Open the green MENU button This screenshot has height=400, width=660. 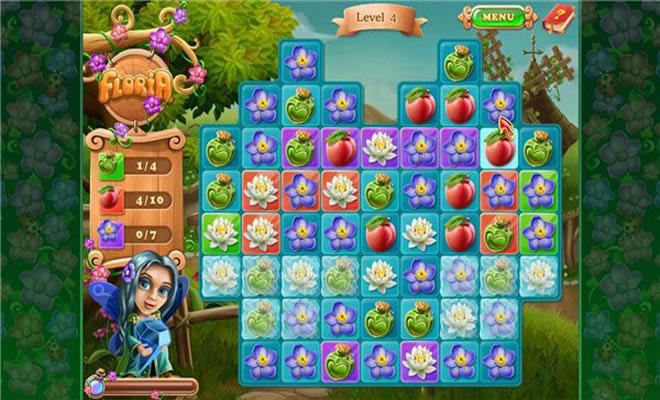(494, 17)
